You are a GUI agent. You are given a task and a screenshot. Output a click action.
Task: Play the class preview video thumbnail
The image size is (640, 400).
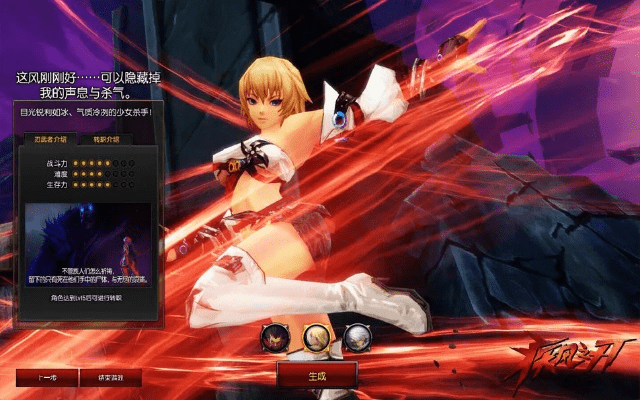click(88, 244)
